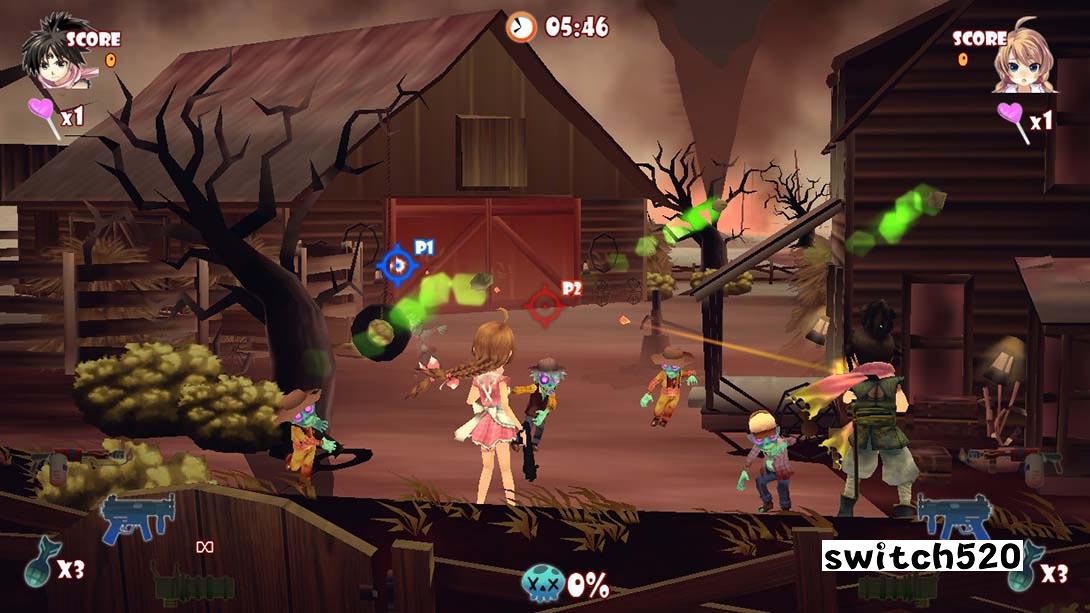
Task: Click the skull kill-progress icon
Action: [542, 584]
